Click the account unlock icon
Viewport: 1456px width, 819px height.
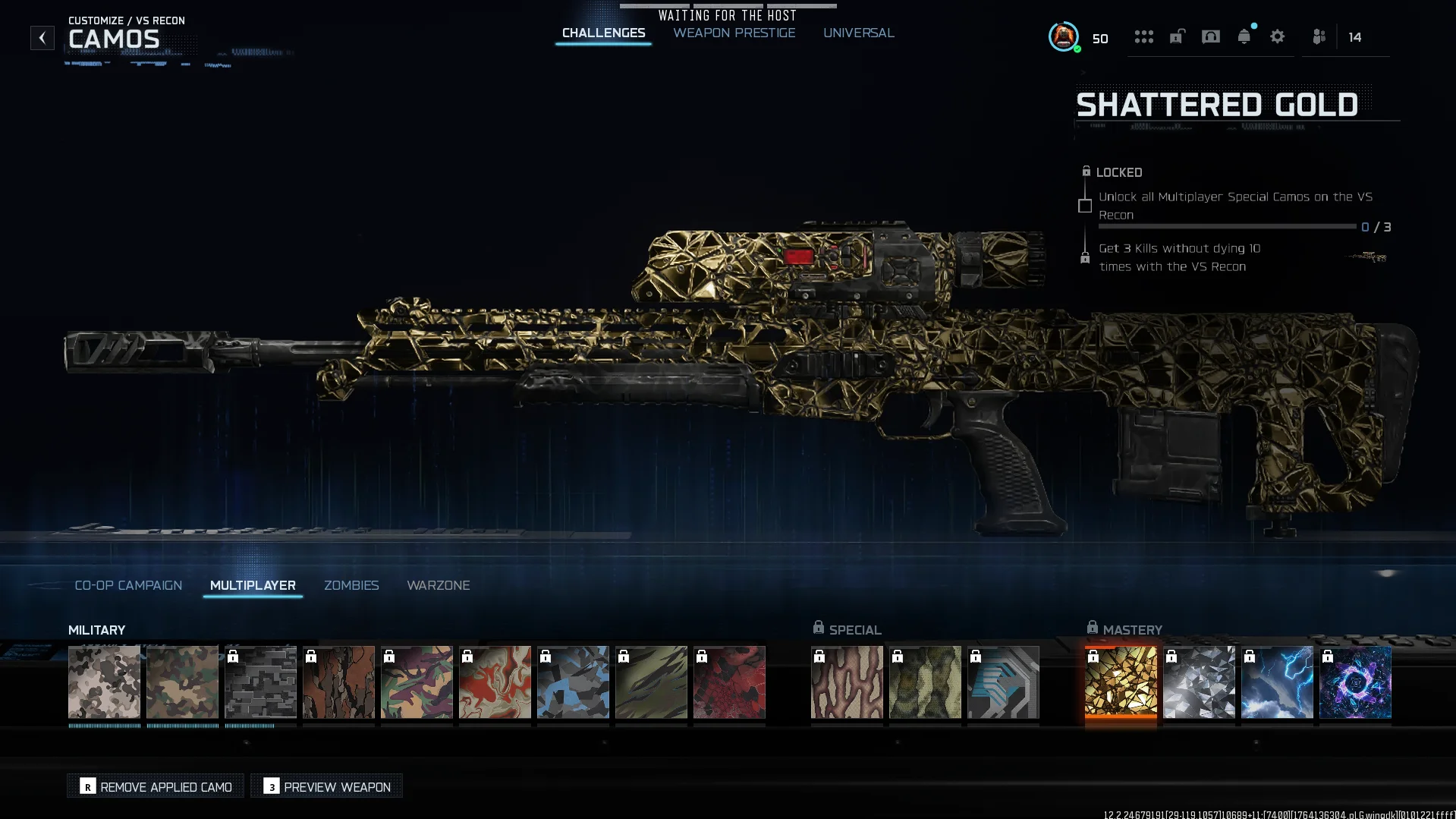tap(1177, 37)
